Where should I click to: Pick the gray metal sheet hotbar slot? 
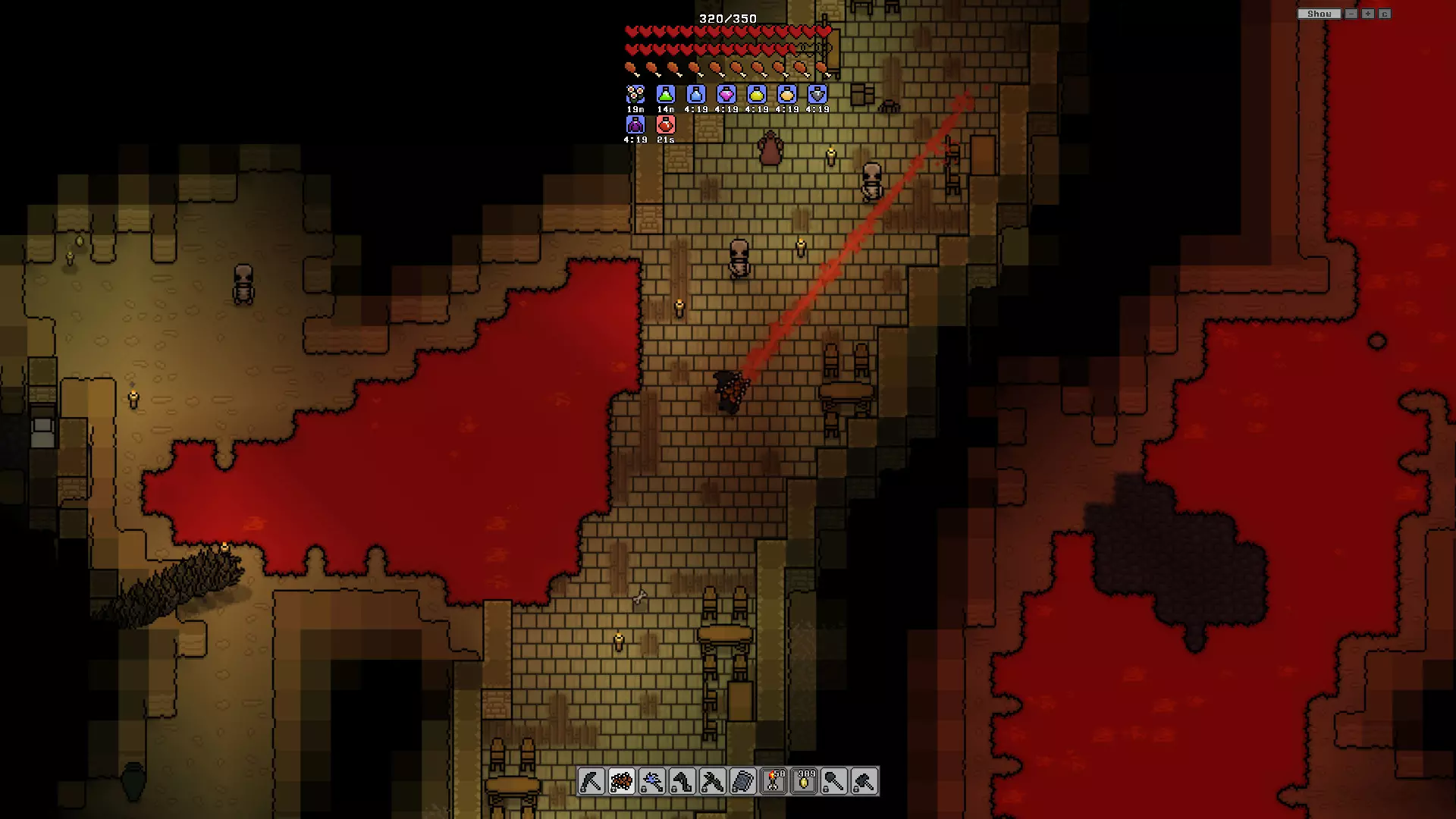pyautogui.click(x=743, y=780)
